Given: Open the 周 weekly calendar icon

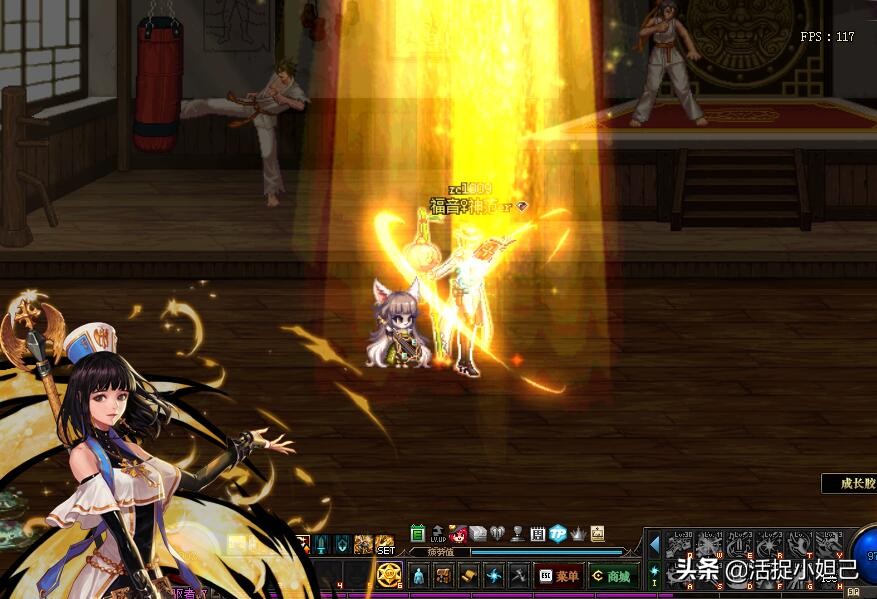Looking at the screenshot, I should point(537,534).
